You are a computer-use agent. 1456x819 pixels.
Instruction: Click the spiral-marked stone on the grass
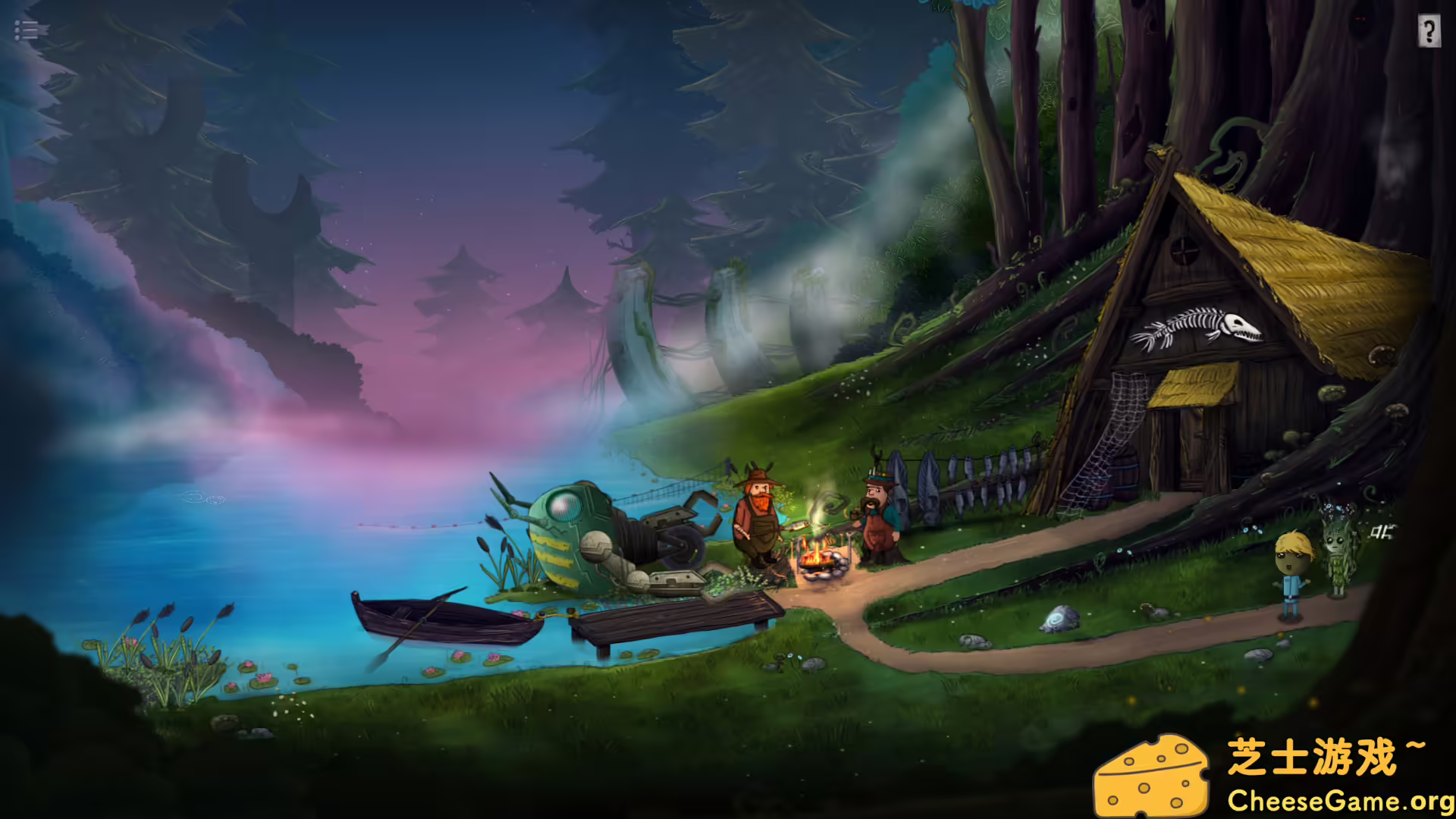click(1058, 618)
